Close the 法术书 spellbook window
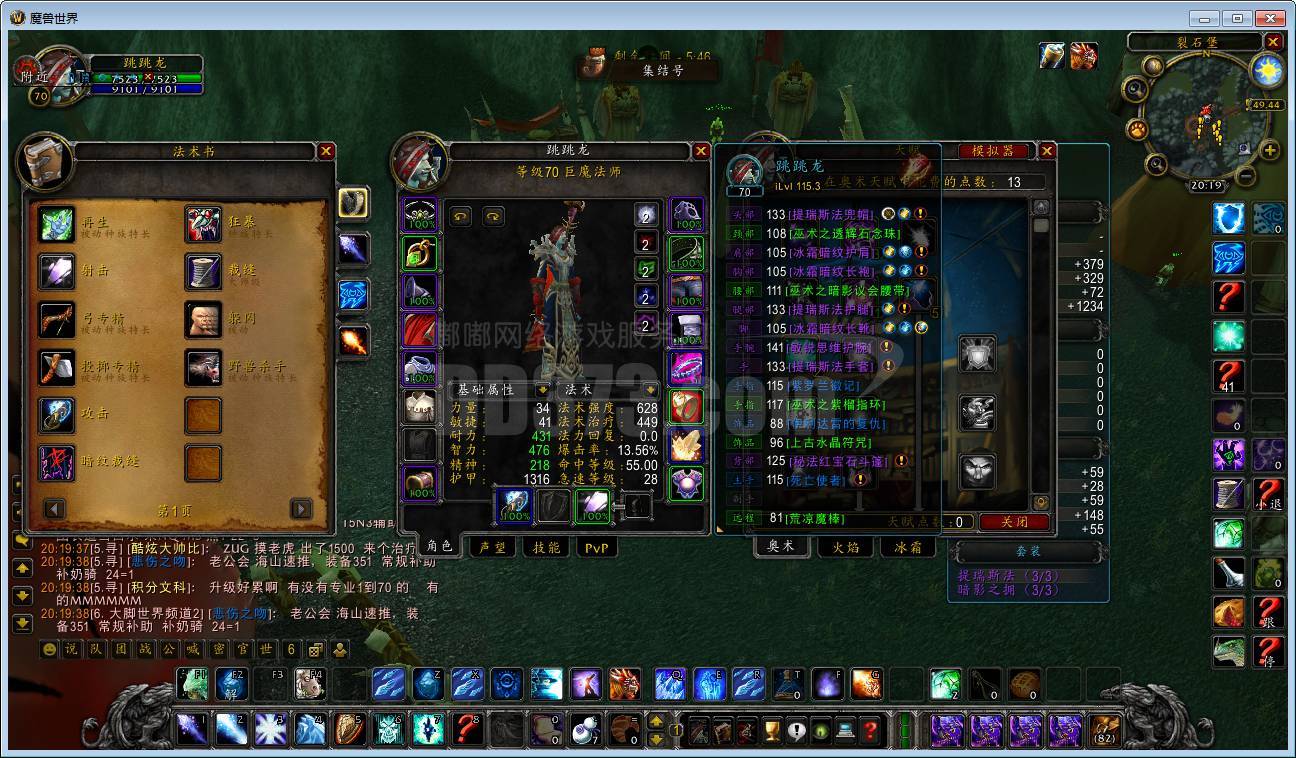Image resolution: width=1296 pixels, height=758 pixels. 326,151
